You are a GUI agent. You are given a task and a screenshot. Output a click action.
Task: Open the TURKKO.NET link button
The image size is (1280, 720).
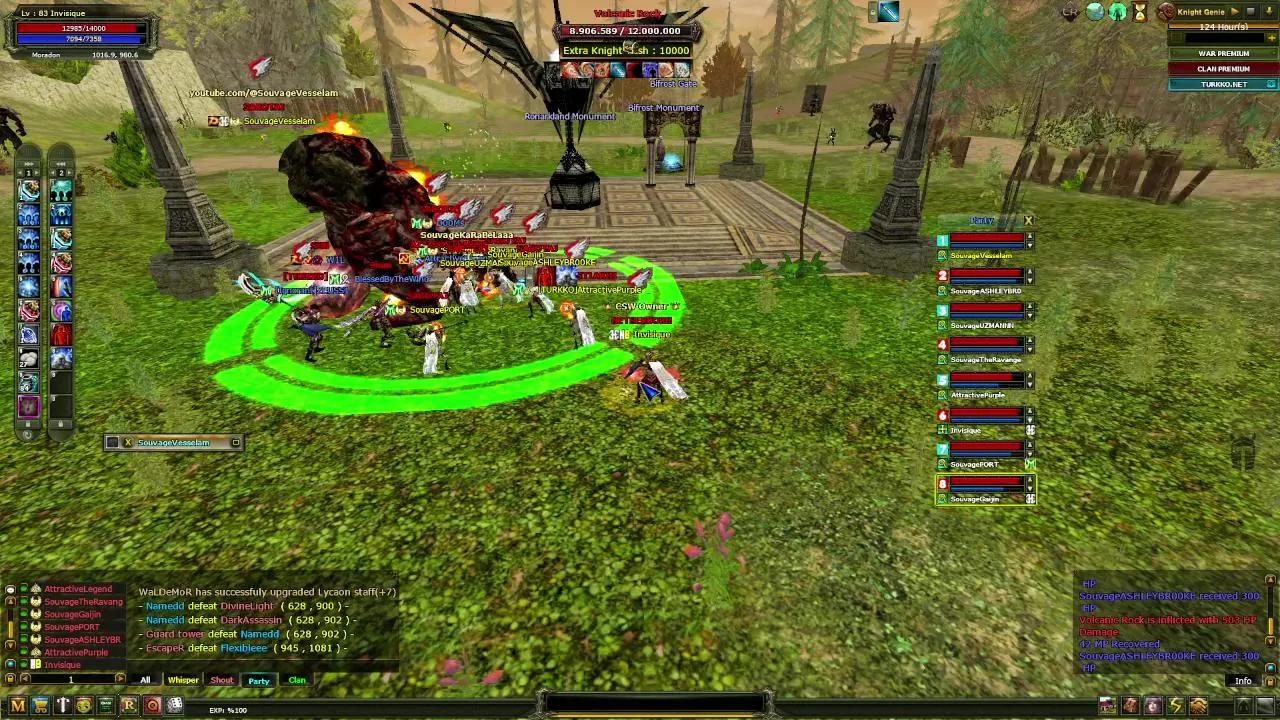(x=1223, y=85)
